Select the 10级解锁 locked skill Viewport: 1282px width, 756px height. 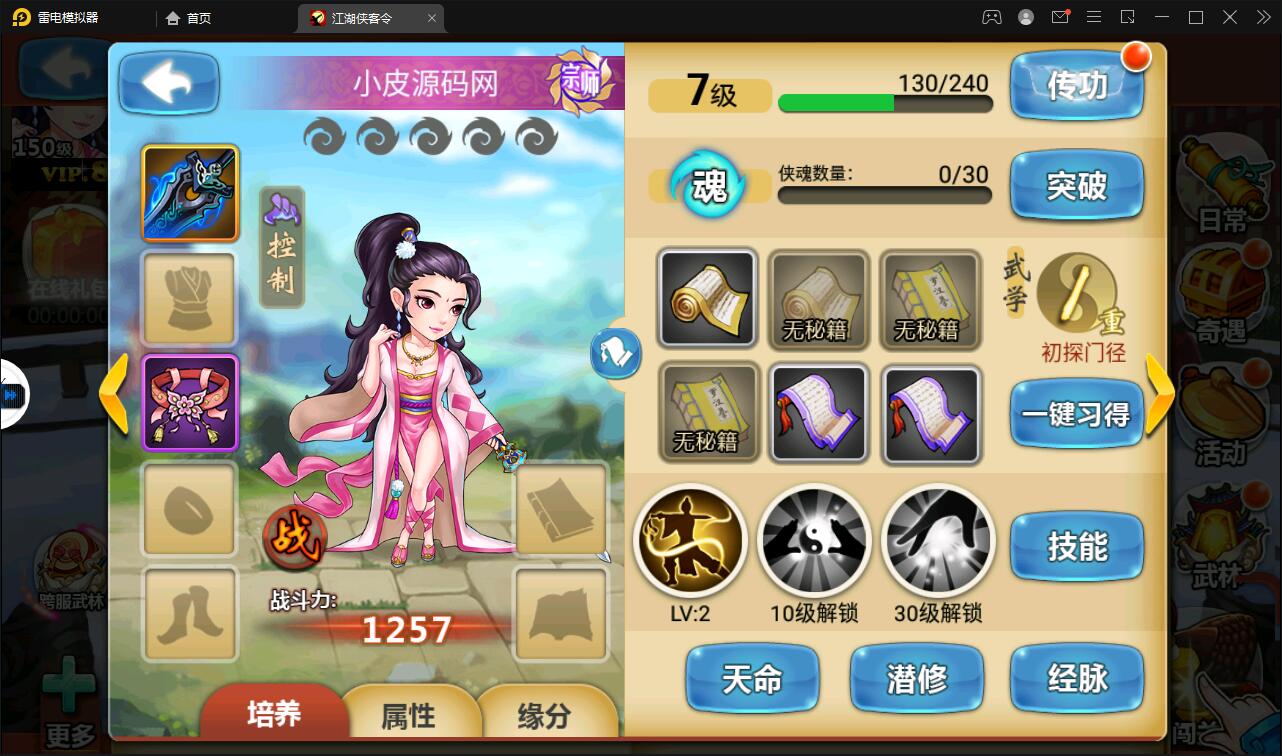click(x=814, y=540)
